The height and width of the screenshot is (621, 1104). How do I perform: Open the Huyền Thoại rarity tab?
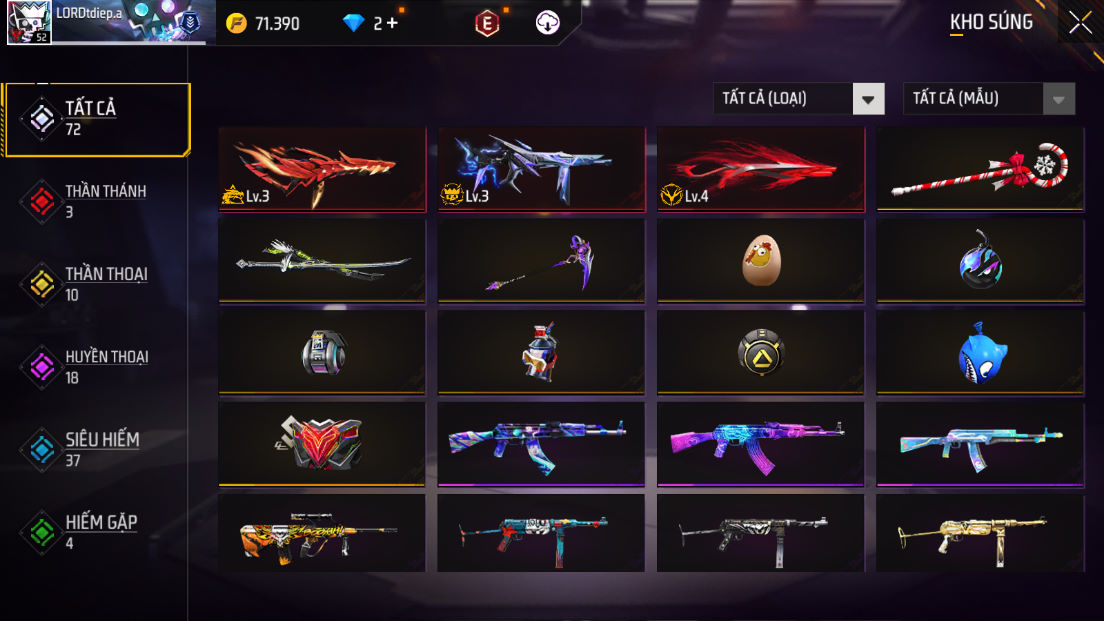(97, 367)
